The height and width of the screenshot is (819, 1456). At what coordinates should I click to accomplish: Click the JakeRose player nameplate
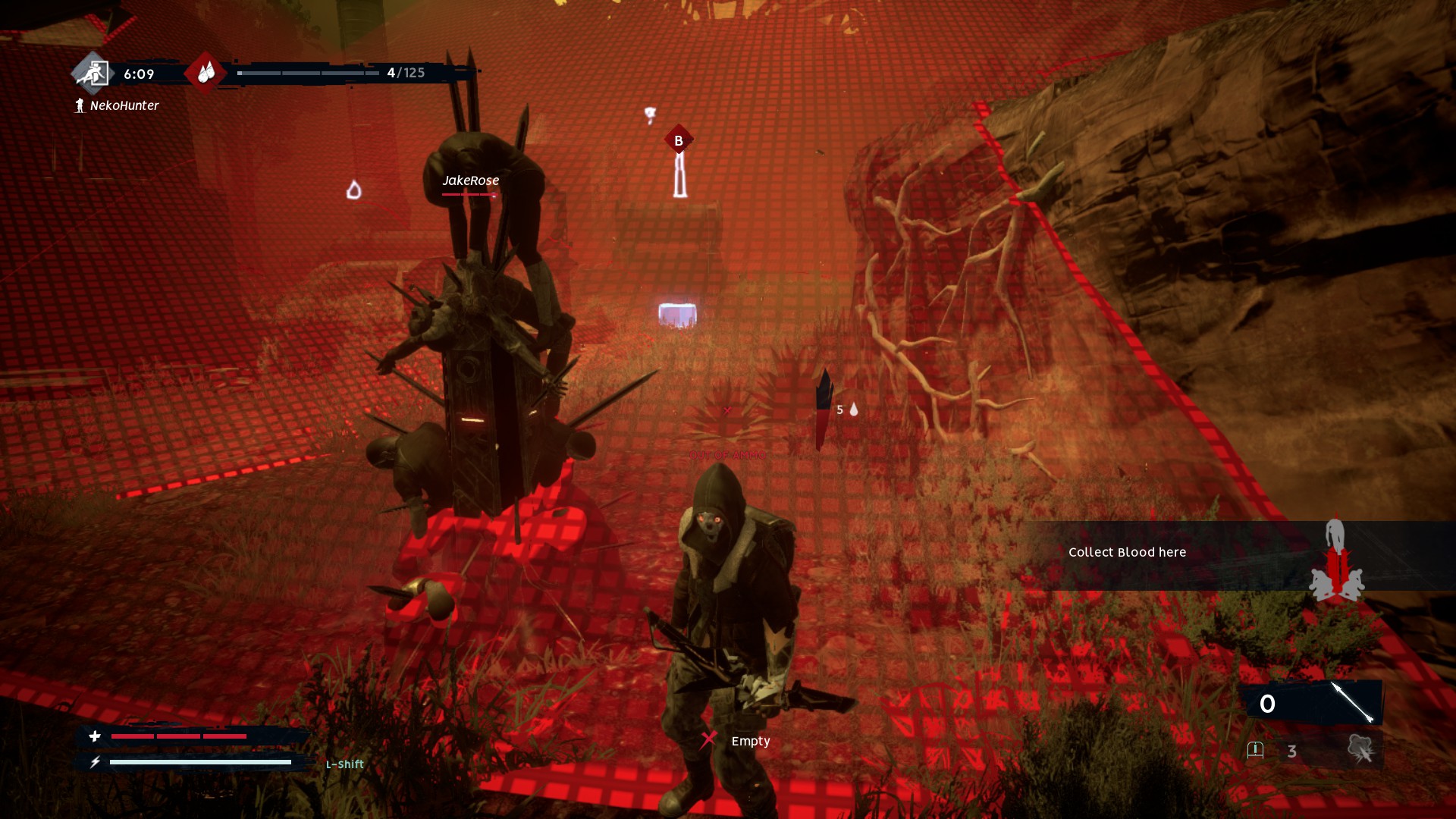coord(471,180)
